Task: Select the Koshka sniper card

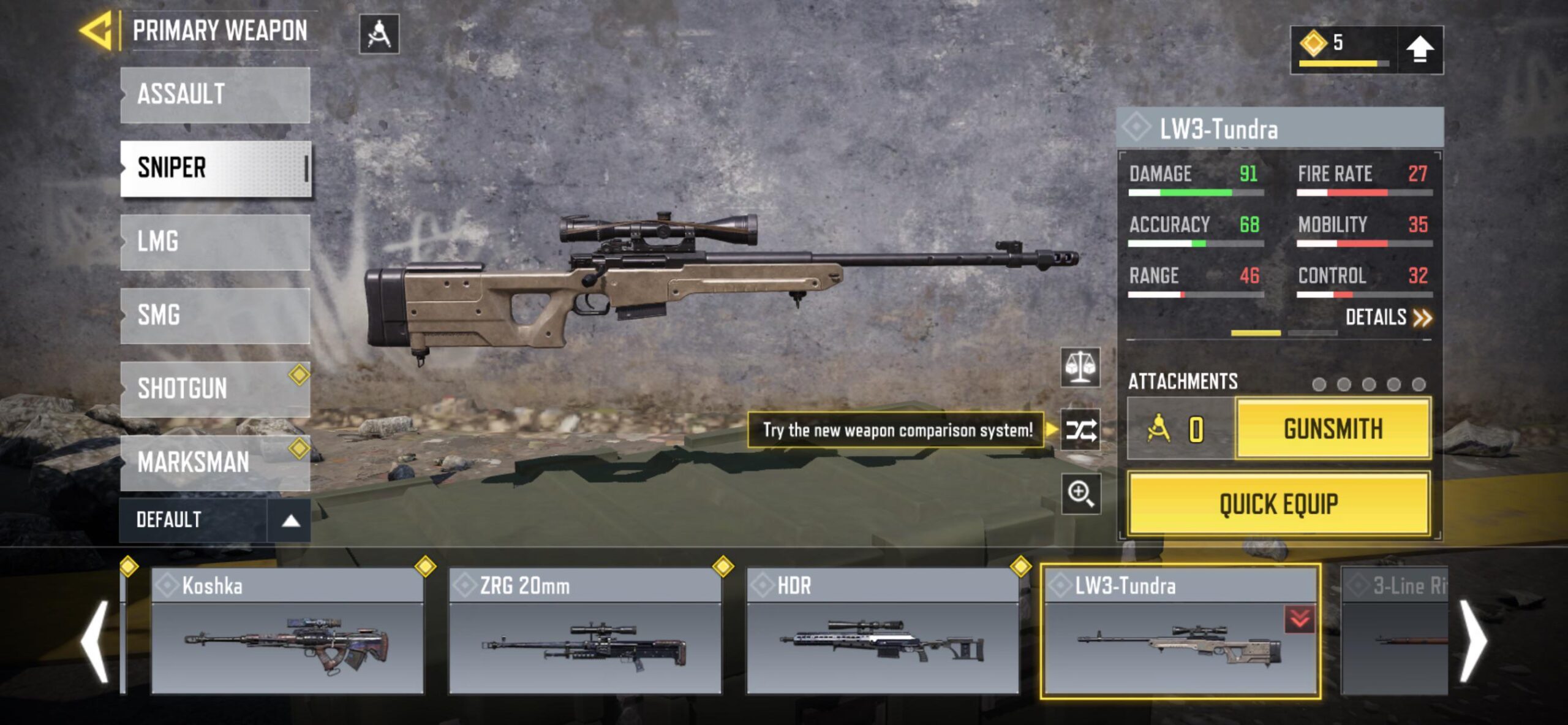Action: [x=287, y=631]
